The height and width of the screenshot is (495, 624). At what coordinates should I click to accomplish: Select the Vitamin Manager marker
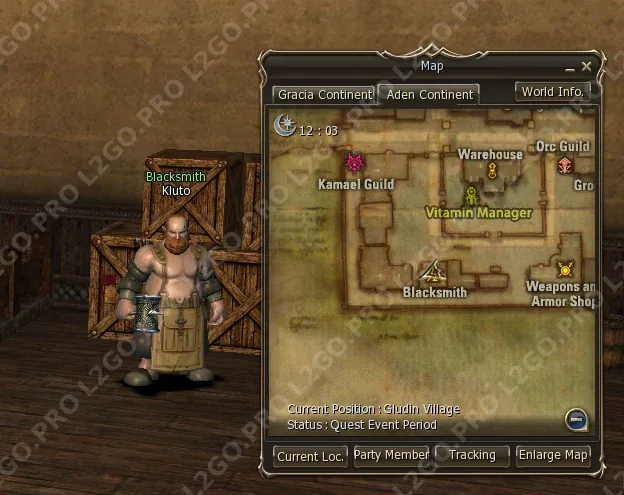coord(470,195)
